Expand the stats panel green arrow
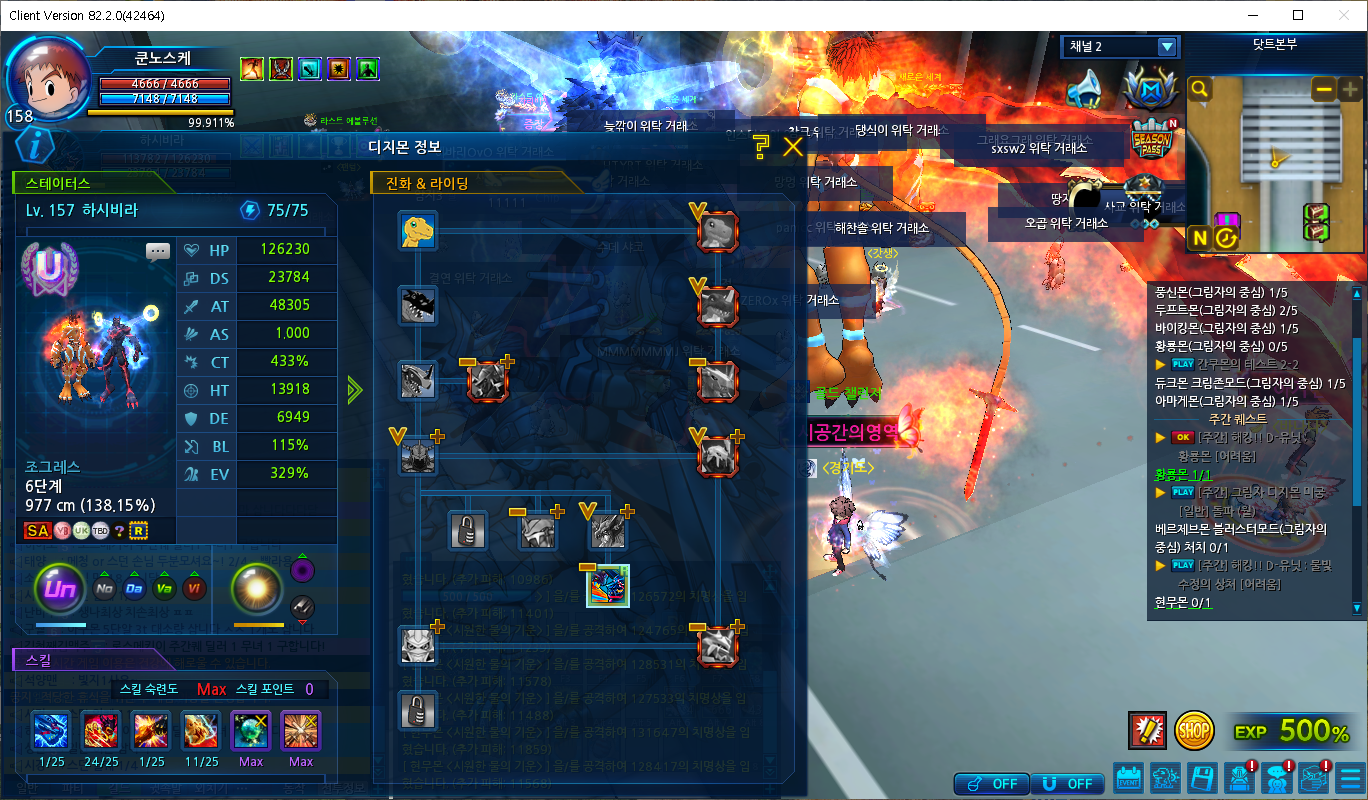This screenshot has height=800, width=1368. point(354,390)
